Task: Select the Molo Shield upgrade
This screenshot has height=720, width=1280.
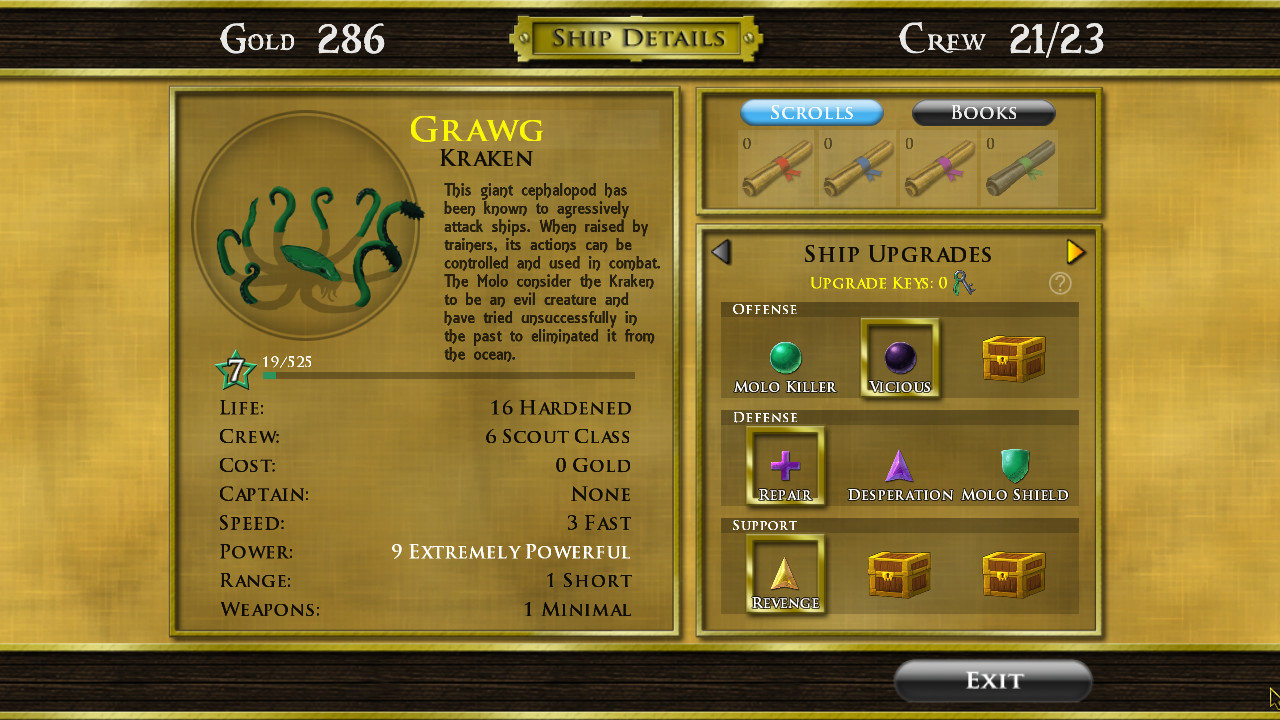Action: pyautogui.click(x=1013, y=465)
